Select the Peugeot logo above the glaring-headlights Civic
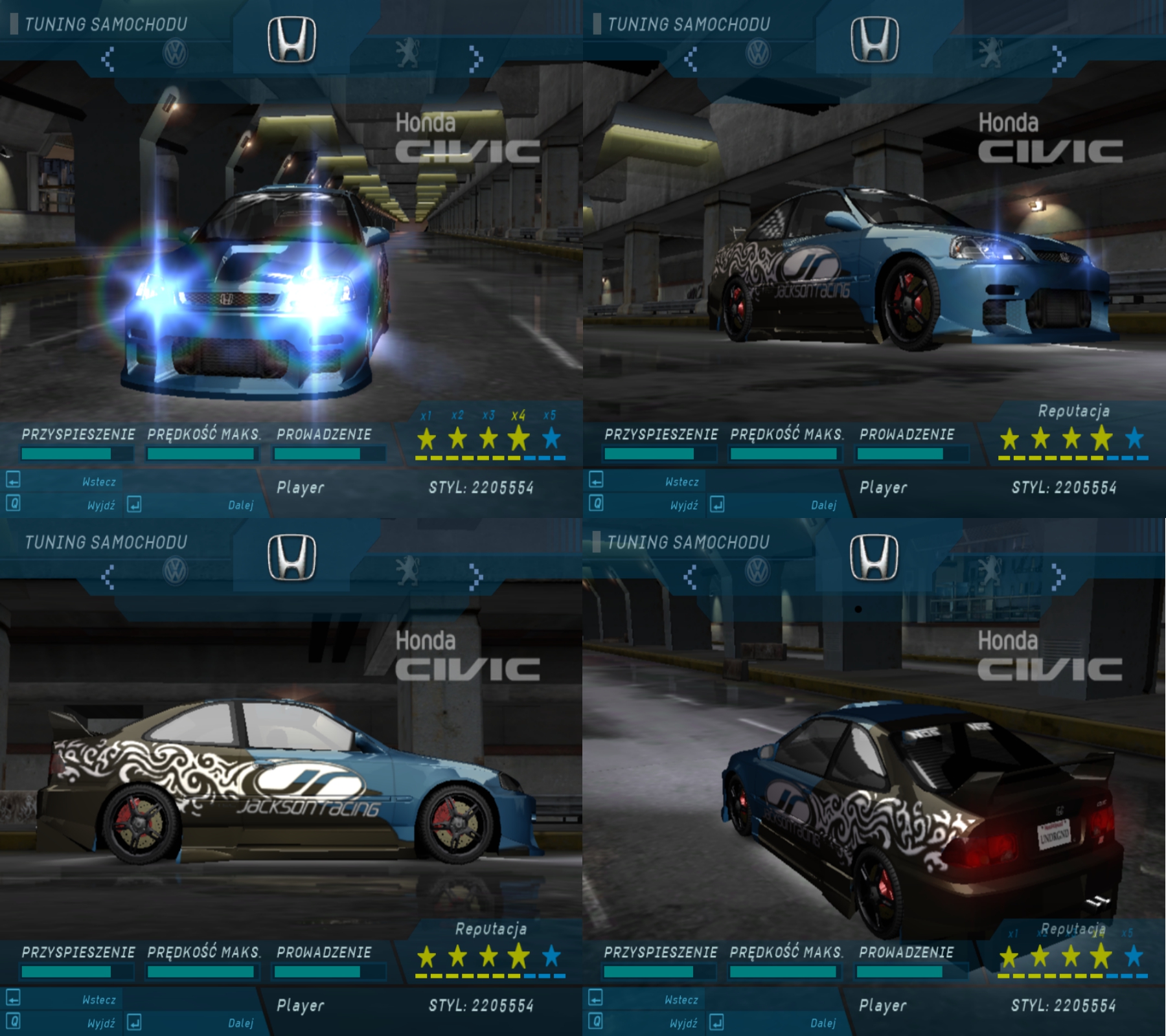The image size is (1166, 1036). click(x=407, y=54)
